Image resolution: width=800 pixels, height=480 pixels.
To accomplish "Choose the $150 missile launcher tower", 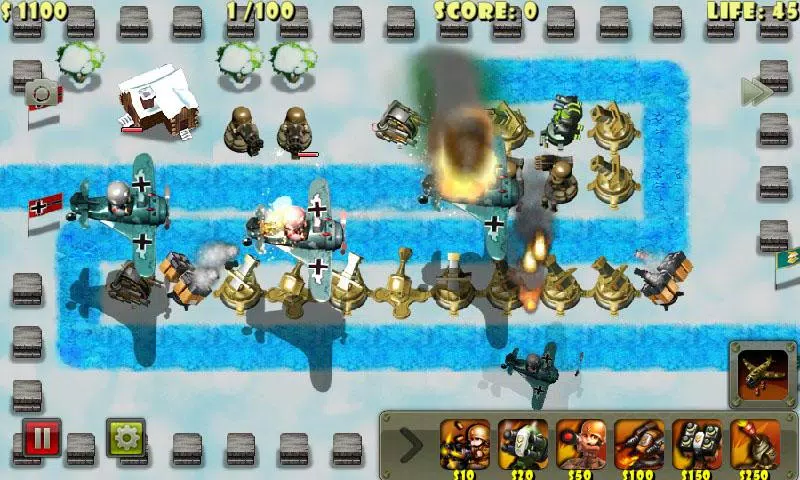I will [697, 443].
